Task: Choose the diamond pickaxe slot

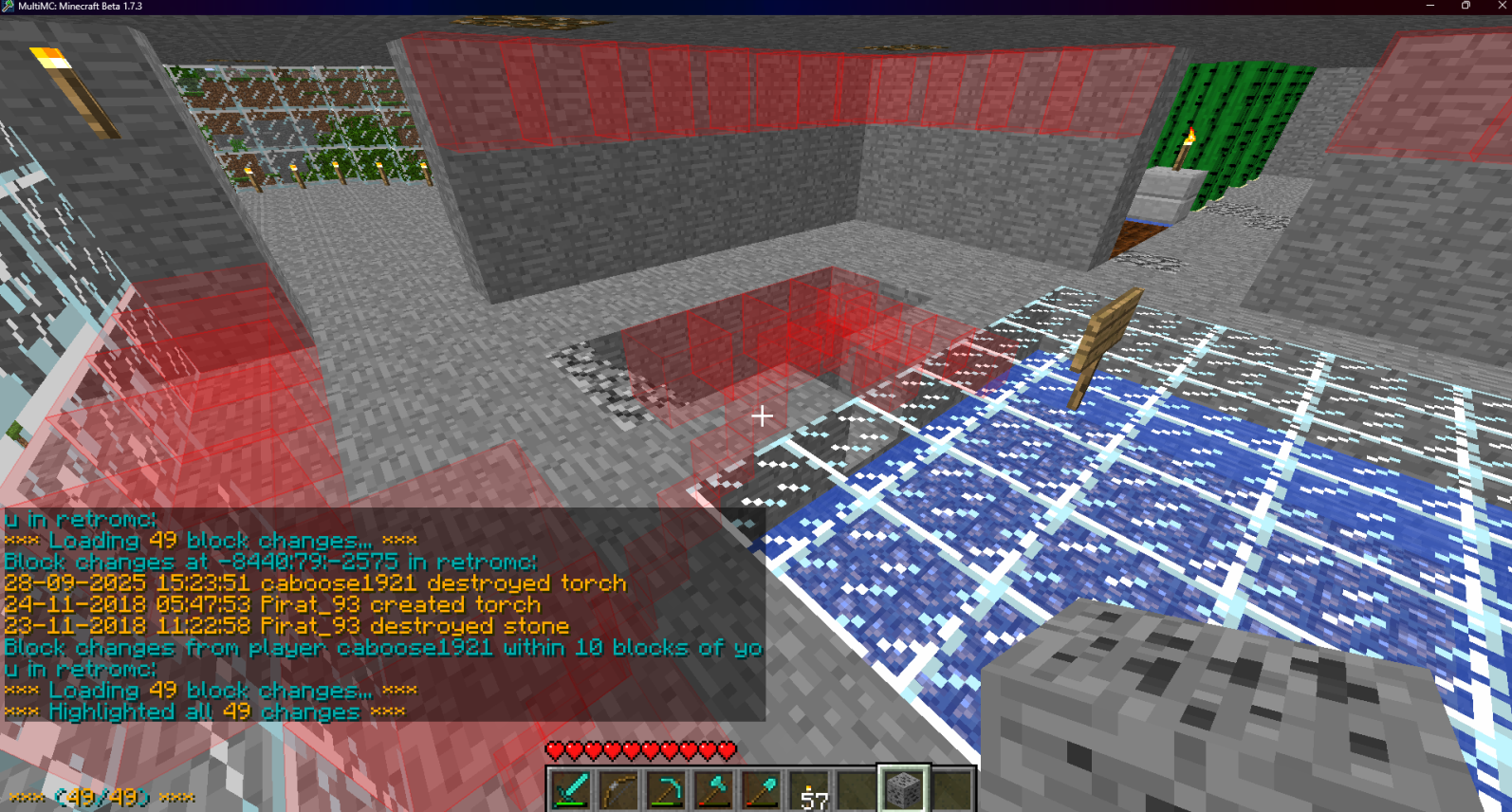Action: pyautogui.click(x=666, y=789)
